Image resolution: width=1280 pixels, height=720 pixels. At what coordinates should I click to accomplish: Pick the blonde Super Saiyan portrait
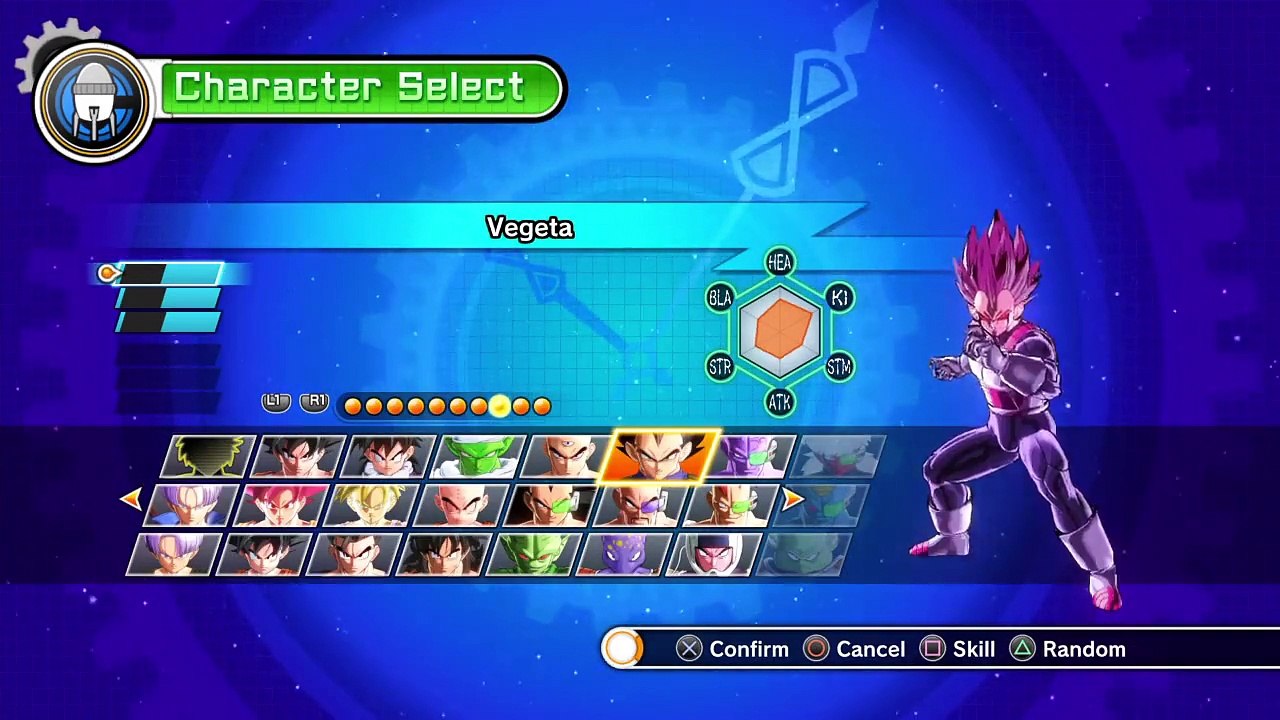click(371, 505)
